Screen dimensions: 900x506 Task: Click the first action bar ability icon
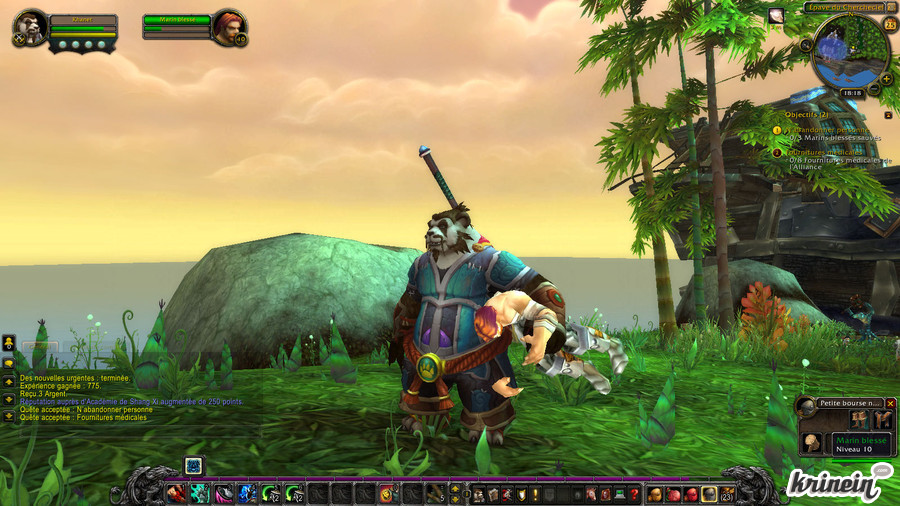[175, 493]
